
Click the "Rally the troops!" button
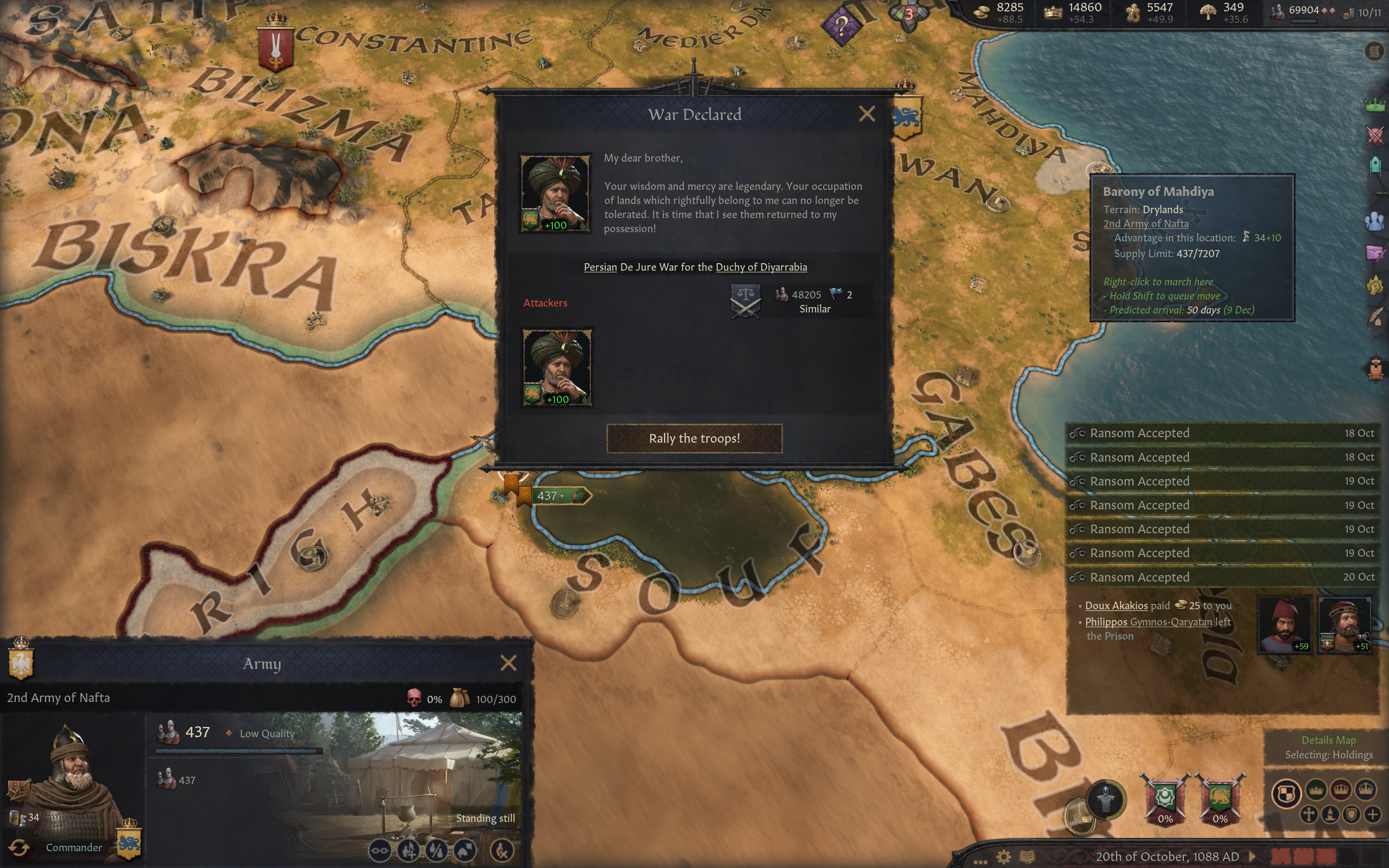[694, 438]
